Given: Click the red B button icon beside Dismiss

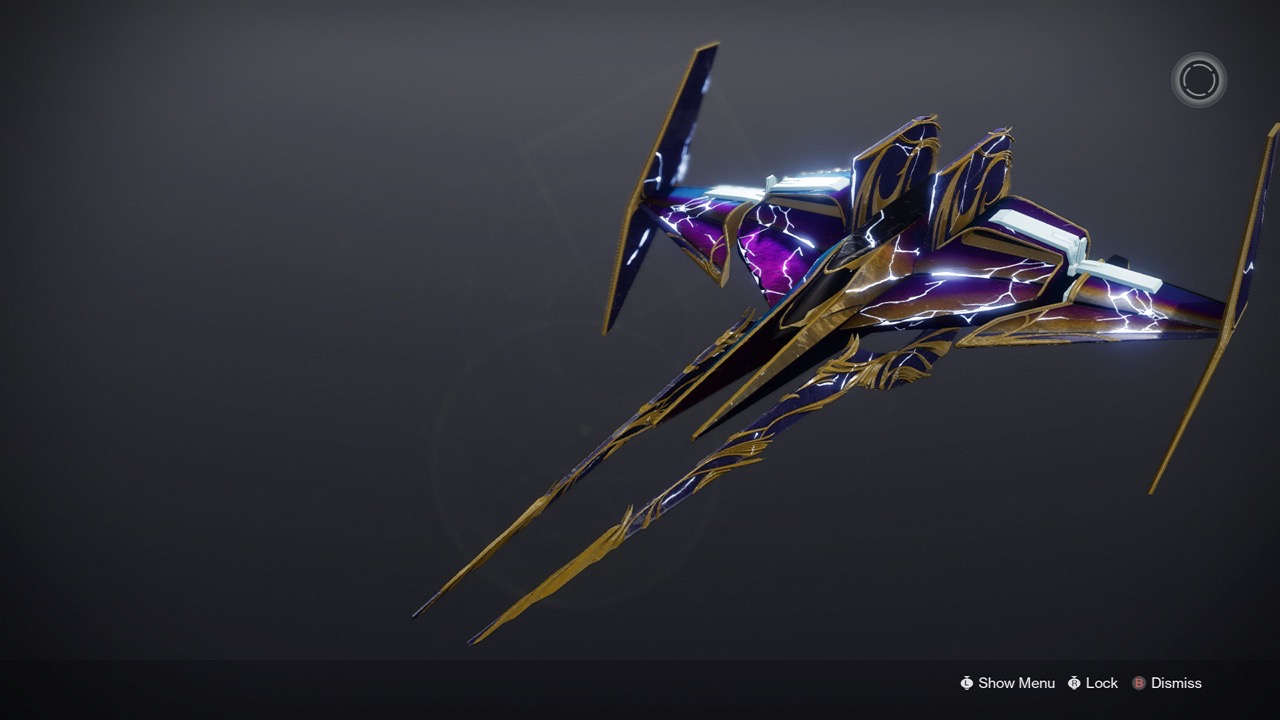Looking at the screenshot, I should point(1141,683).
